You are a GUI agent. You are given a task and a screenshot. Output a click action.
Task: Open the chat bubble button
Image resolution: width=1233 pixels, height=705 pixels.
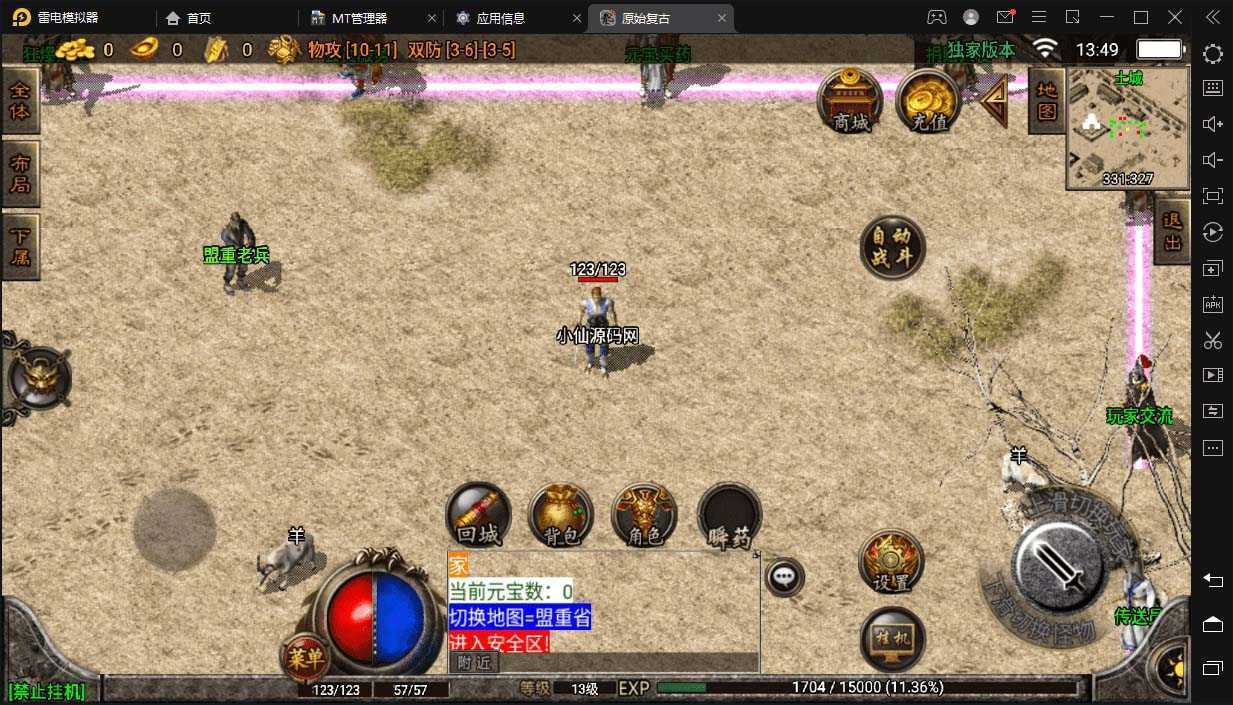[x=785, y=576]
